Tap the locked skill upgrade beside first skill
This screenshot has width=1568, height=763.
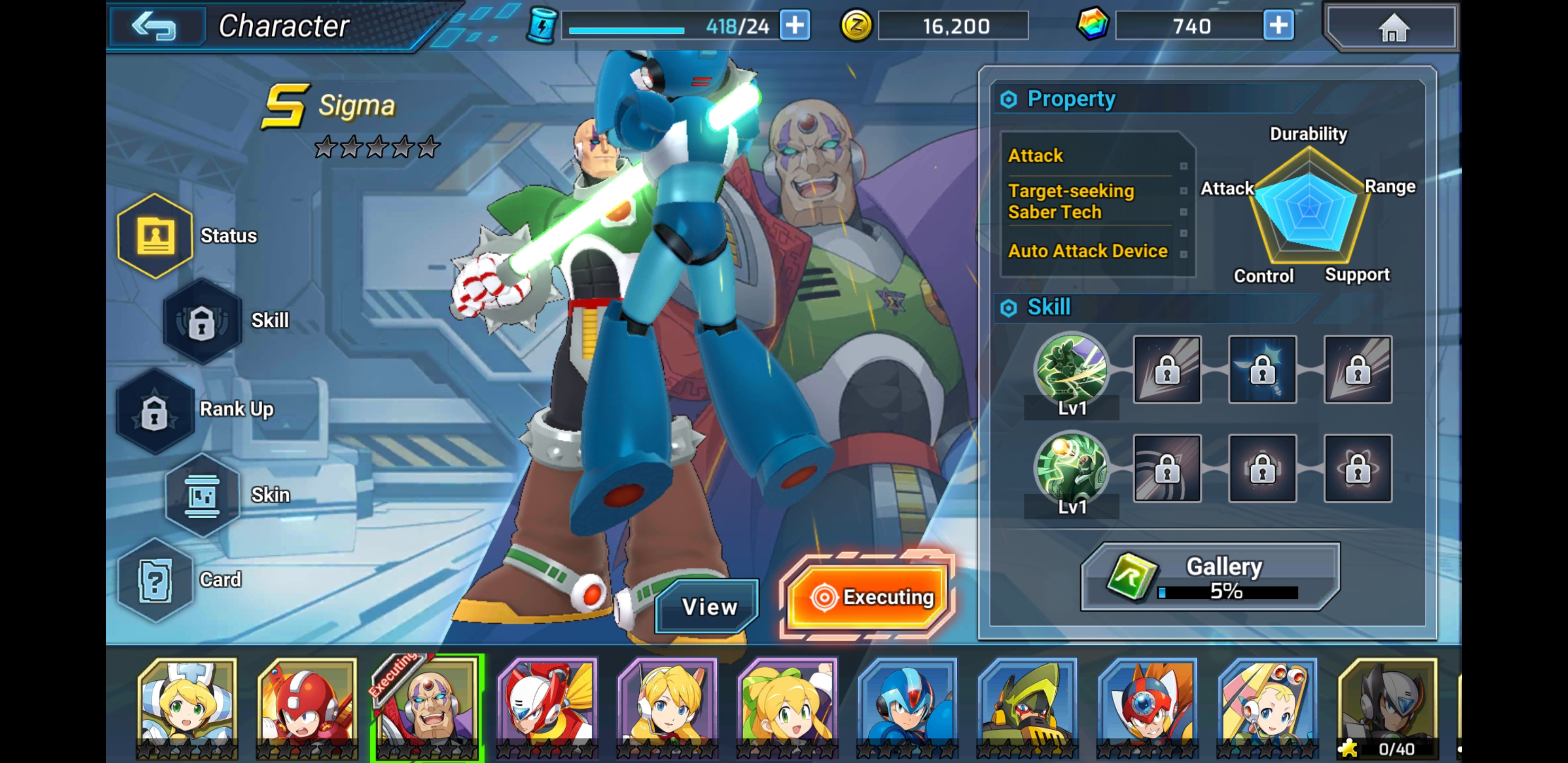1166,370
